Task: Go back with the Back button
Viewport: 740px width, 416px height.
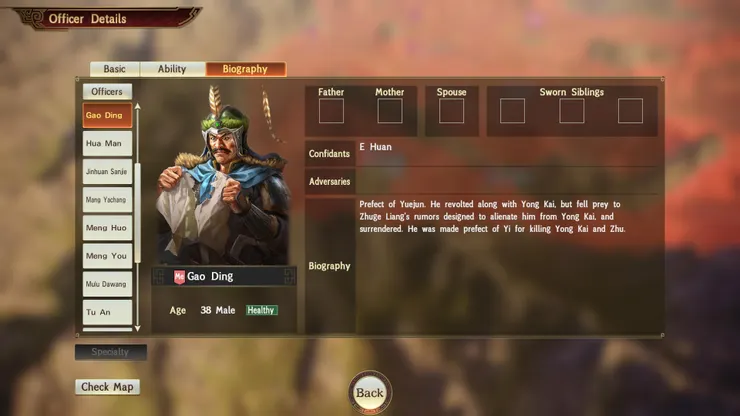Action: [x=370, y=393]
